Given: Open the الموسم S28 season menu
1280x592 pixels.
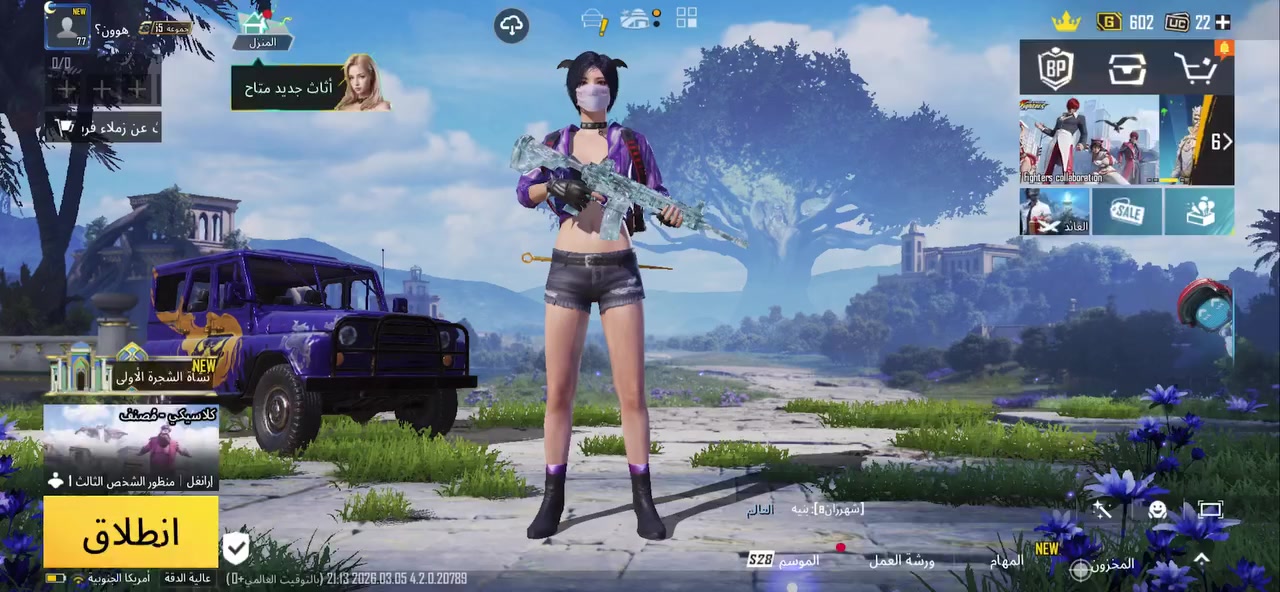Looking at the screenshot, I should 786,560.
